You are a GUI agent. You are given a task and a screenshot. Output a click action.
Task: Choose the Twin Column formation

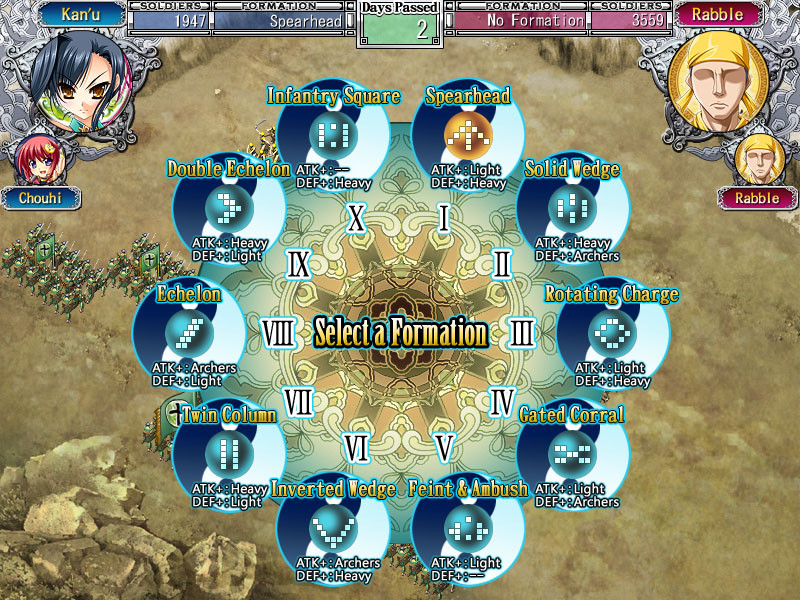(x=229, y=454)
